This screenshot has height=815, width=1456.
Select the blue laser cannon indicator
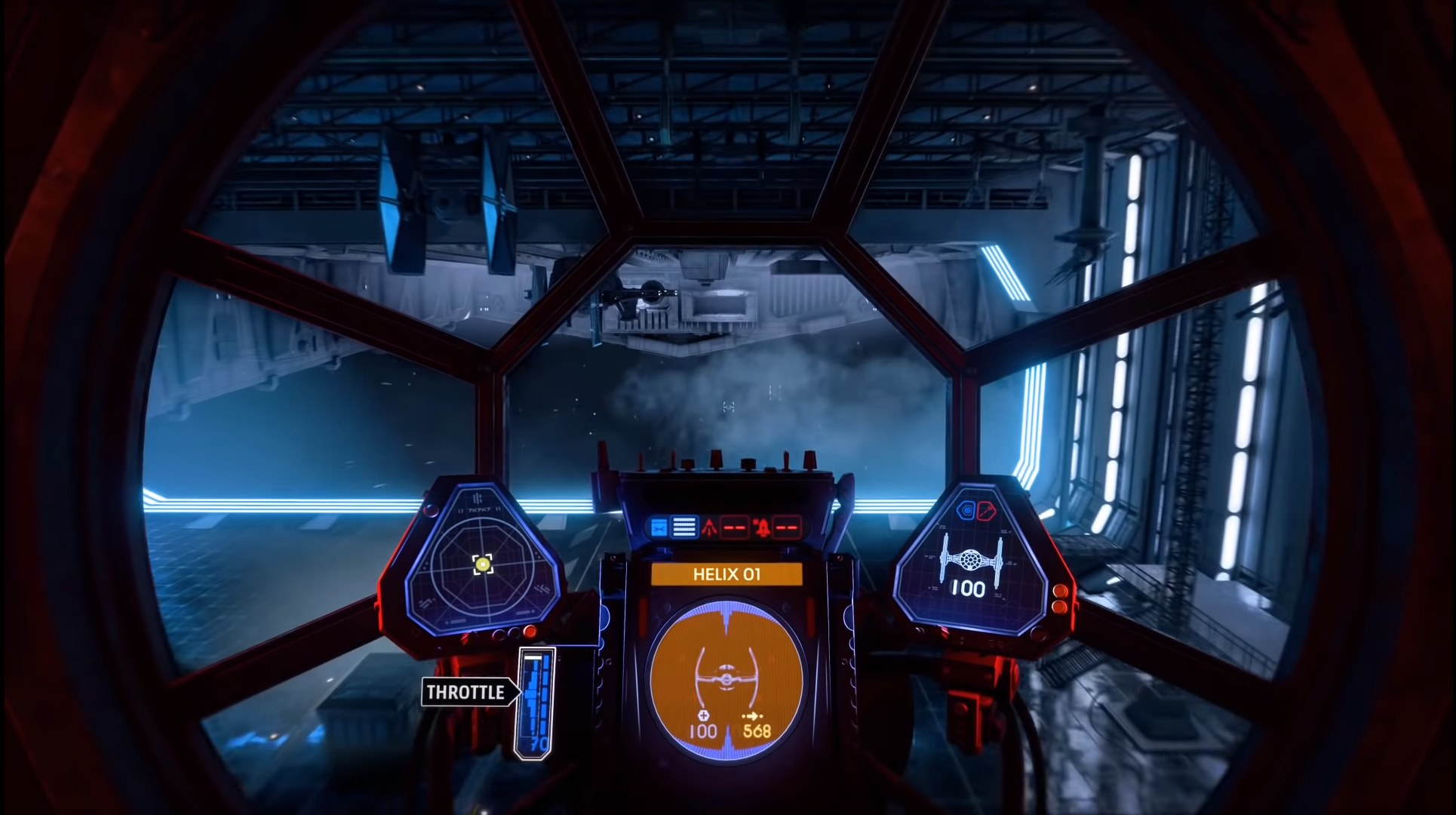(659, 527)
